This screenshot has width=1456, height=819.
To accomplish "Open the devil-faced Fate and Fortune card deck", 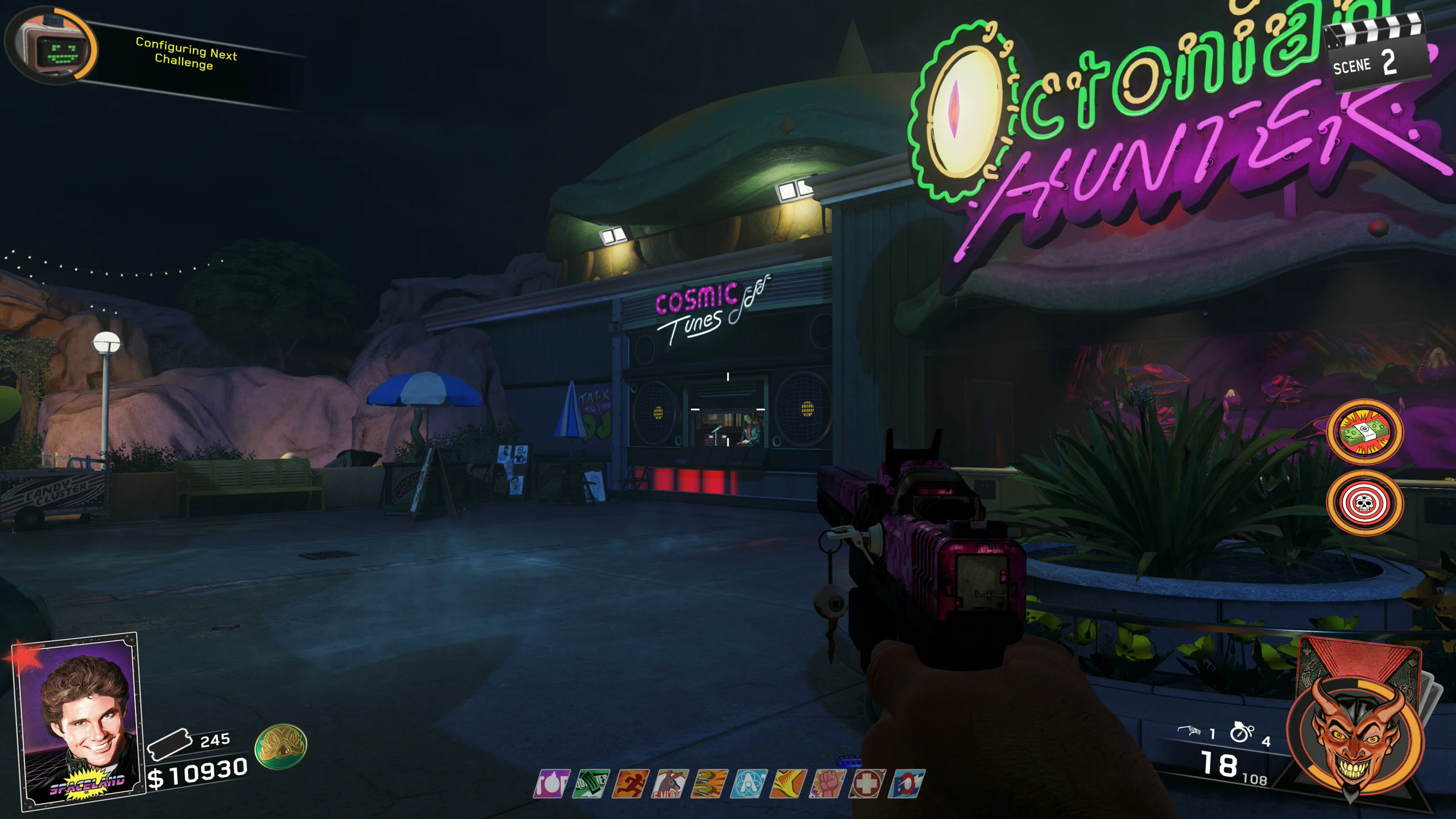I will 1355,734.
